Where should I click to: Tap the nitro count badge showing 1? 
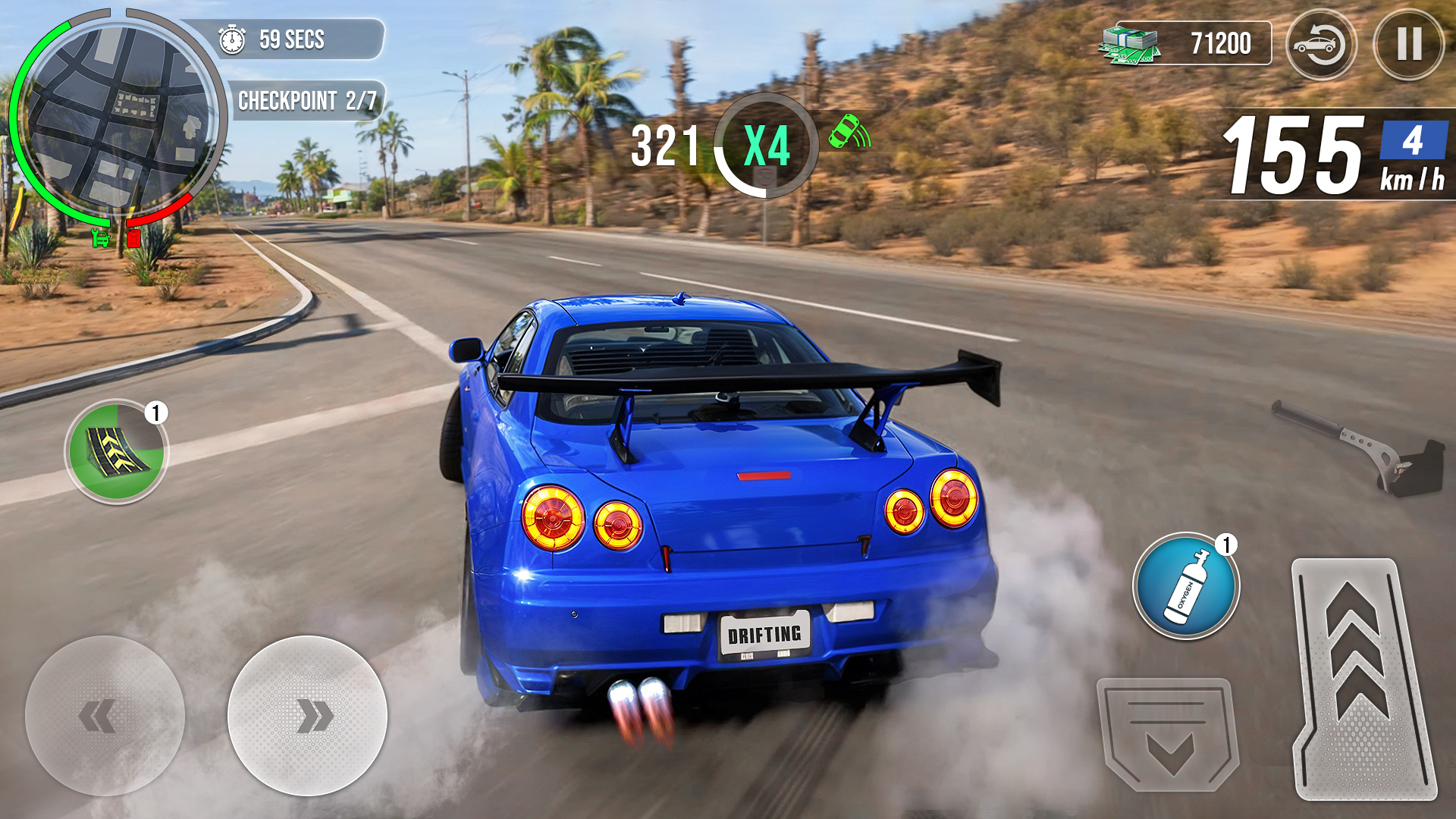pyautogui.click(x=1227, y=544)
